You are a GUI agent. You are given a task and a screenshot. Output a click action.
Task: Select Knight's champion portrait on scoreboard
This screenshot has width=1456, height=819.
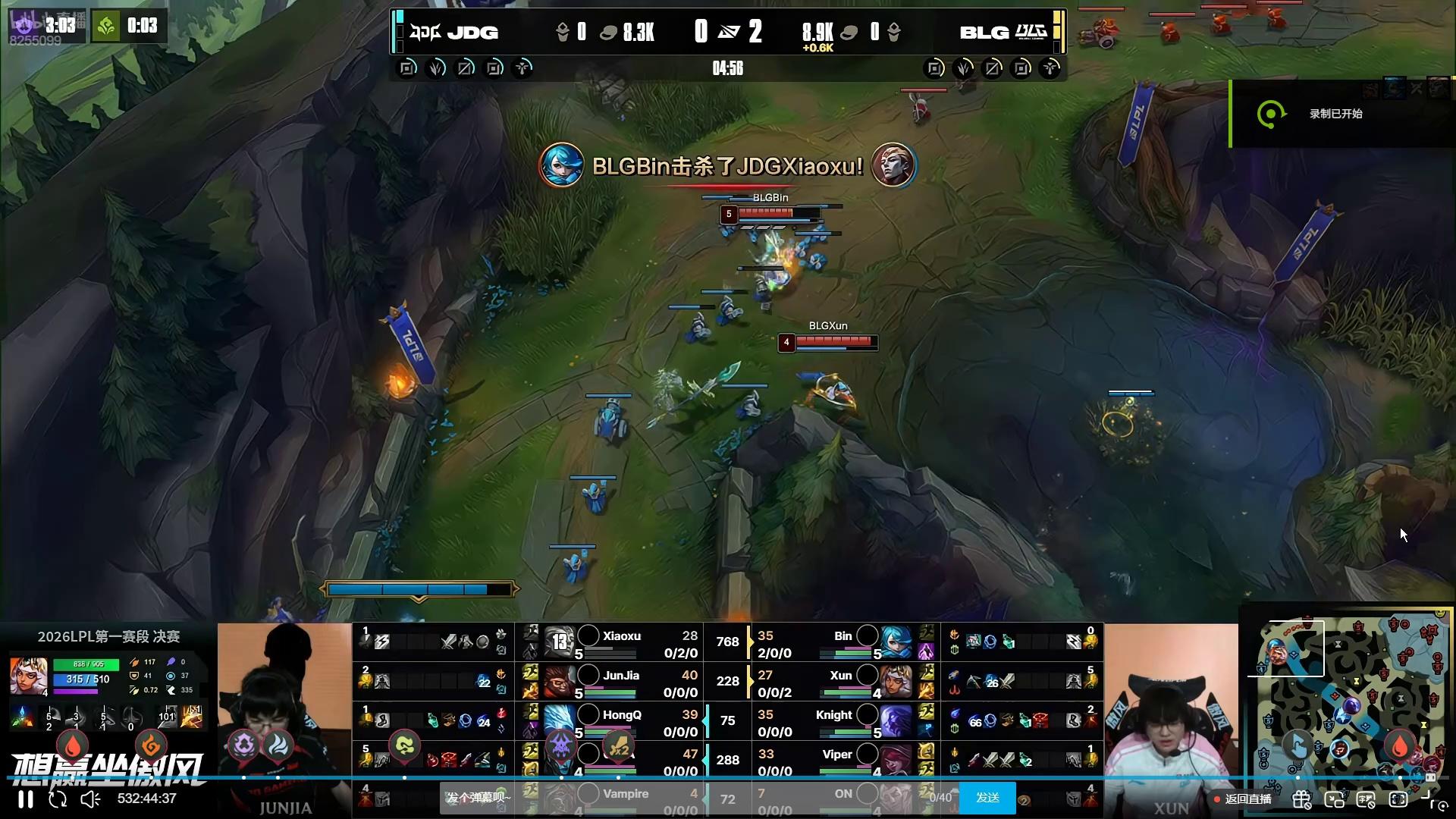(x=896, y=720)
